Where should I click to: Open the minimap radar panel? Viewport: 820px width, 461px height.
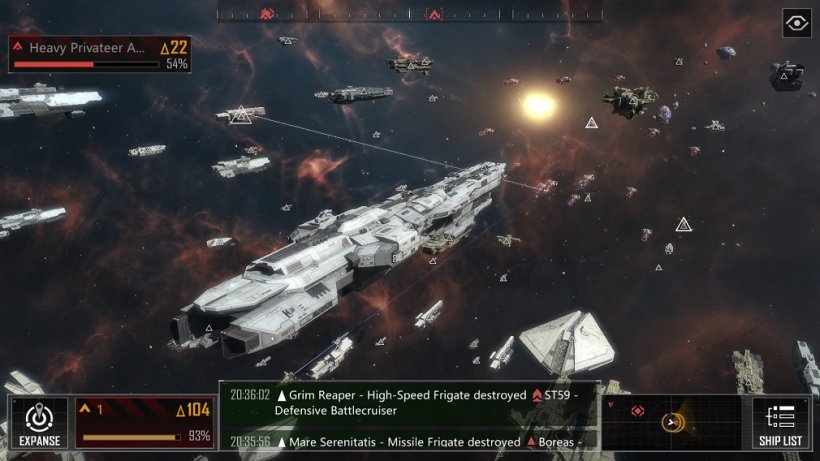pos(672,421)
